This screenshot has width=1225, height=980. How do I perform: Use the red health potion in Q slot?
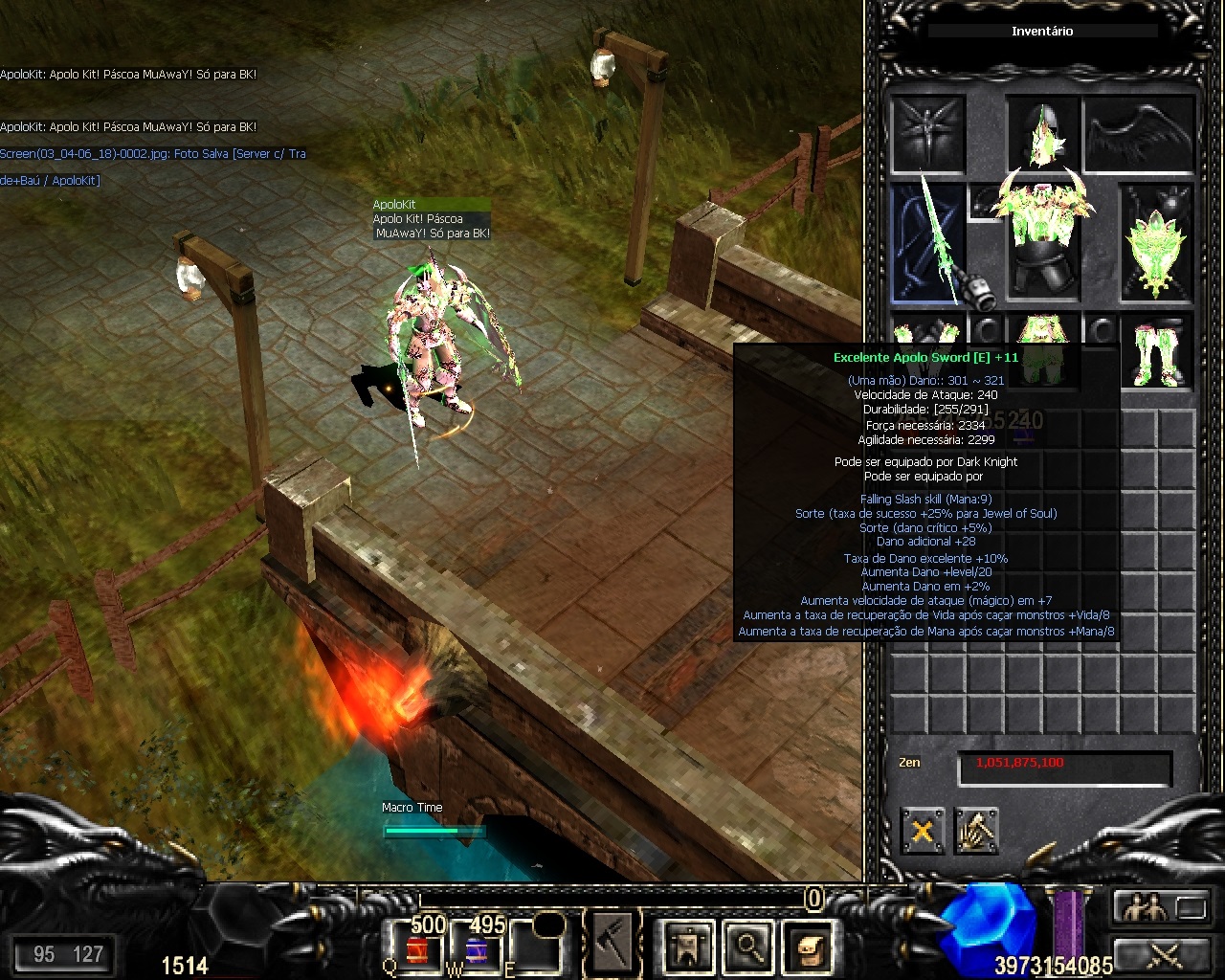pos(416,948)
